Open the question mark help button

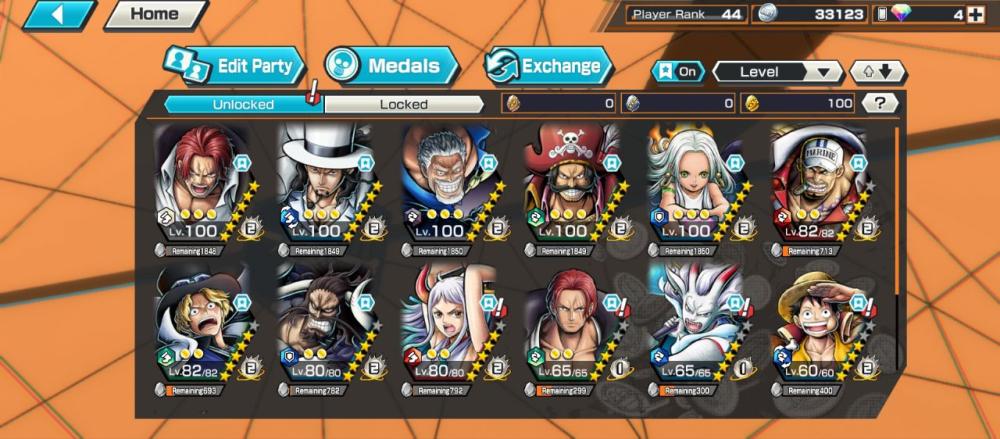(879, 102)
